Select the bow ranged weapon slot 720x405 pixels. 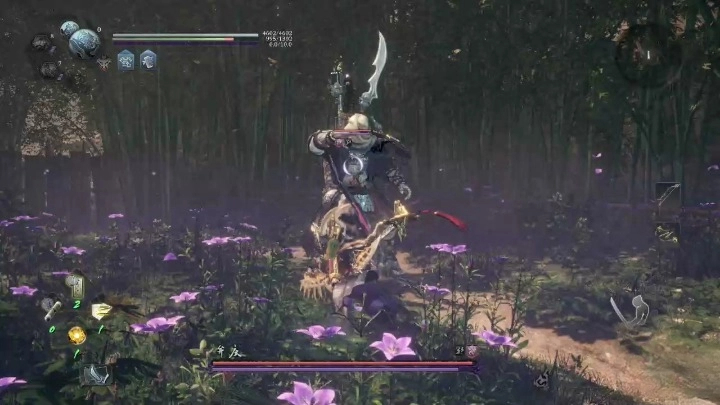[x=667, y=195]
